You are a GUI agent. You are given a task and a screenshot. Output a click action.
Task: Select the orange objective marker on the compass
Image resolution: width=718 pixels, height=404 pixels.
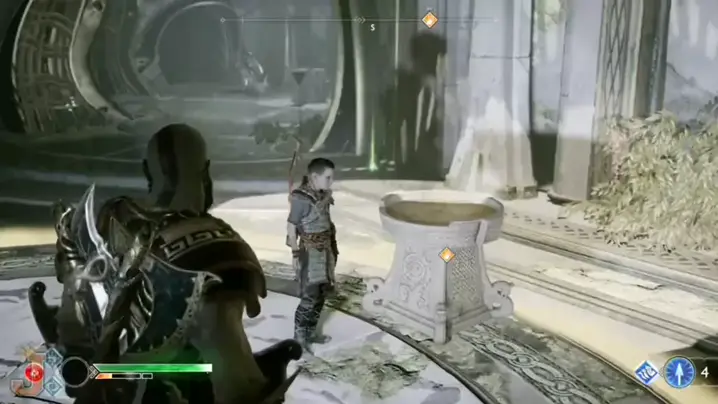coord(429,19)
